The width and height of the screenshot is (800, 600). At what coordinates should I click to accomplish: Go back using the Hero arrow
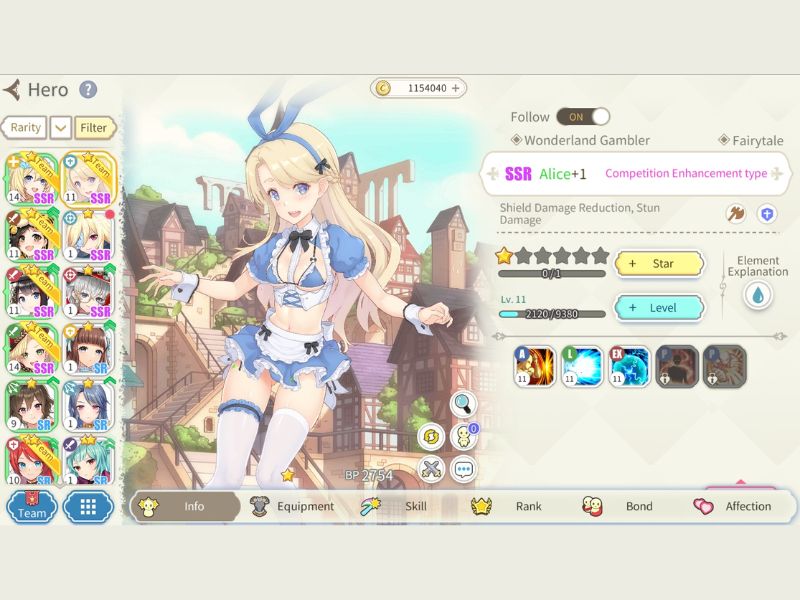[x=12, y=90]
